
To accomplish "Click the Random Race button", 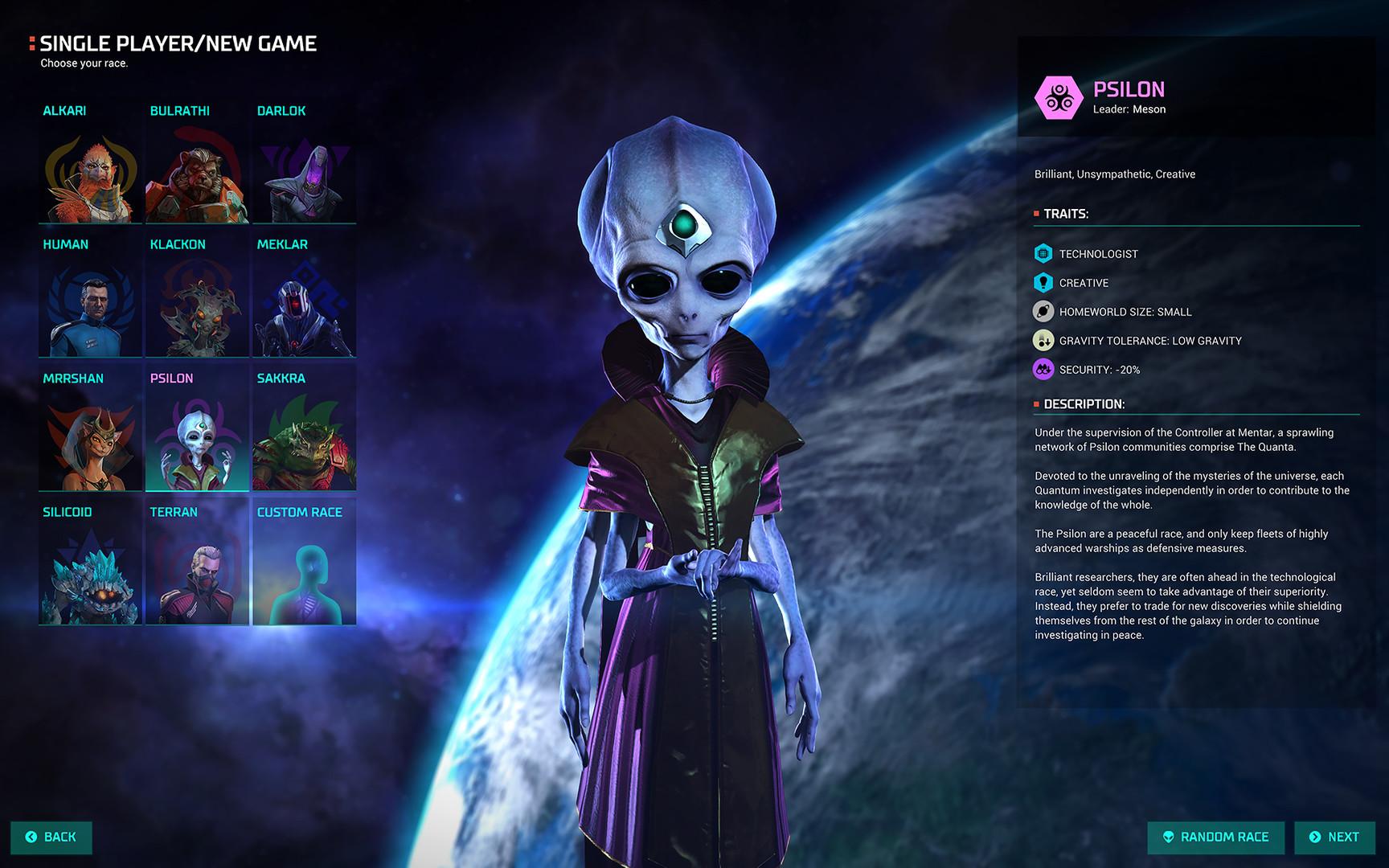I will (x=1215, y=837).
